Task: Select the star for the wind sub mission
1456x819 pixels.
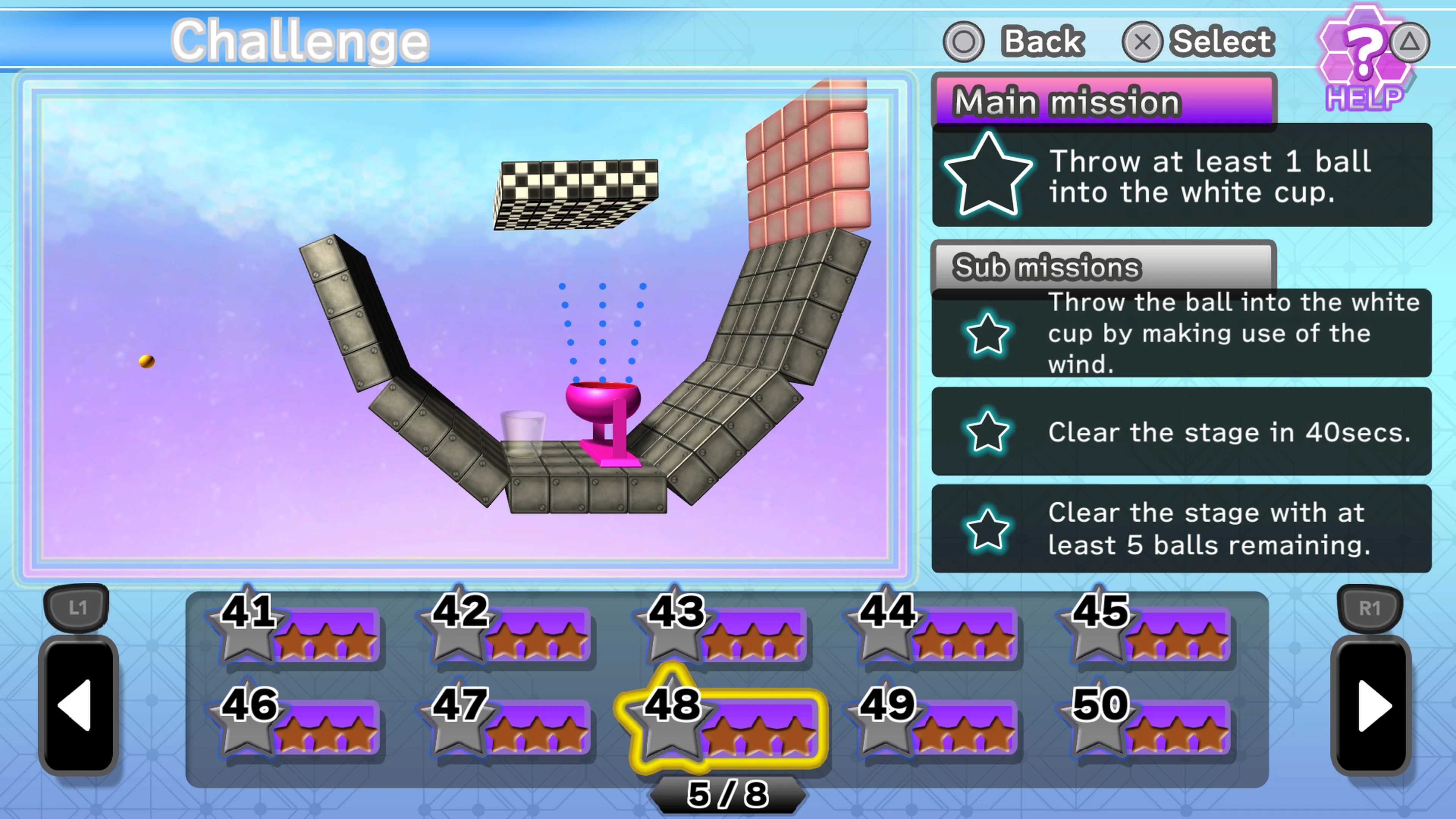Action: [988, 334]
